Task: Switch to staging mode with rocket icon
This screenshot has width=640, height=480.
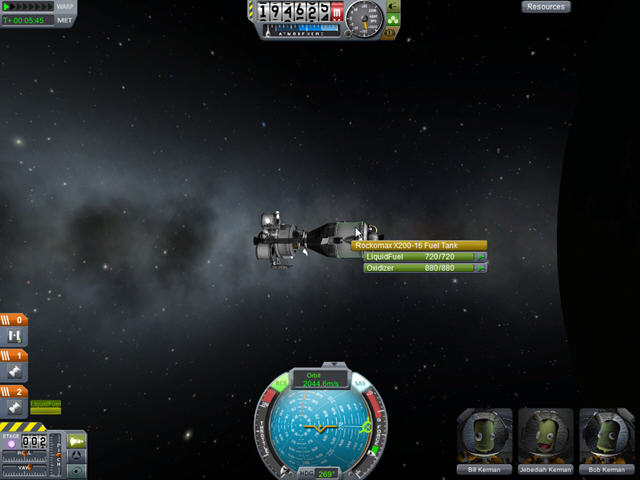Action: [x=77, y=439]
